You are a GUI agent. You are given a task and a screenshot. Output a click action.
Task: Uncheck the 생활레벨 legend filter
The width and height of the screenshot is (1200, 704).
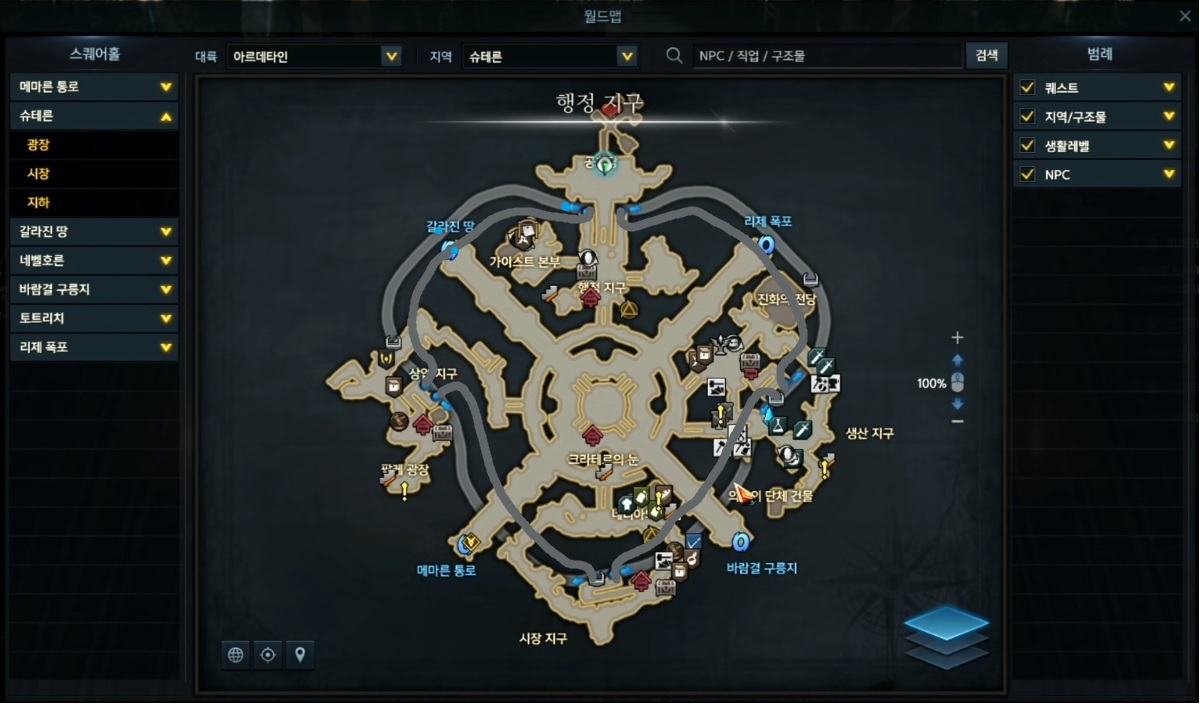click(x=1027, y=146)
